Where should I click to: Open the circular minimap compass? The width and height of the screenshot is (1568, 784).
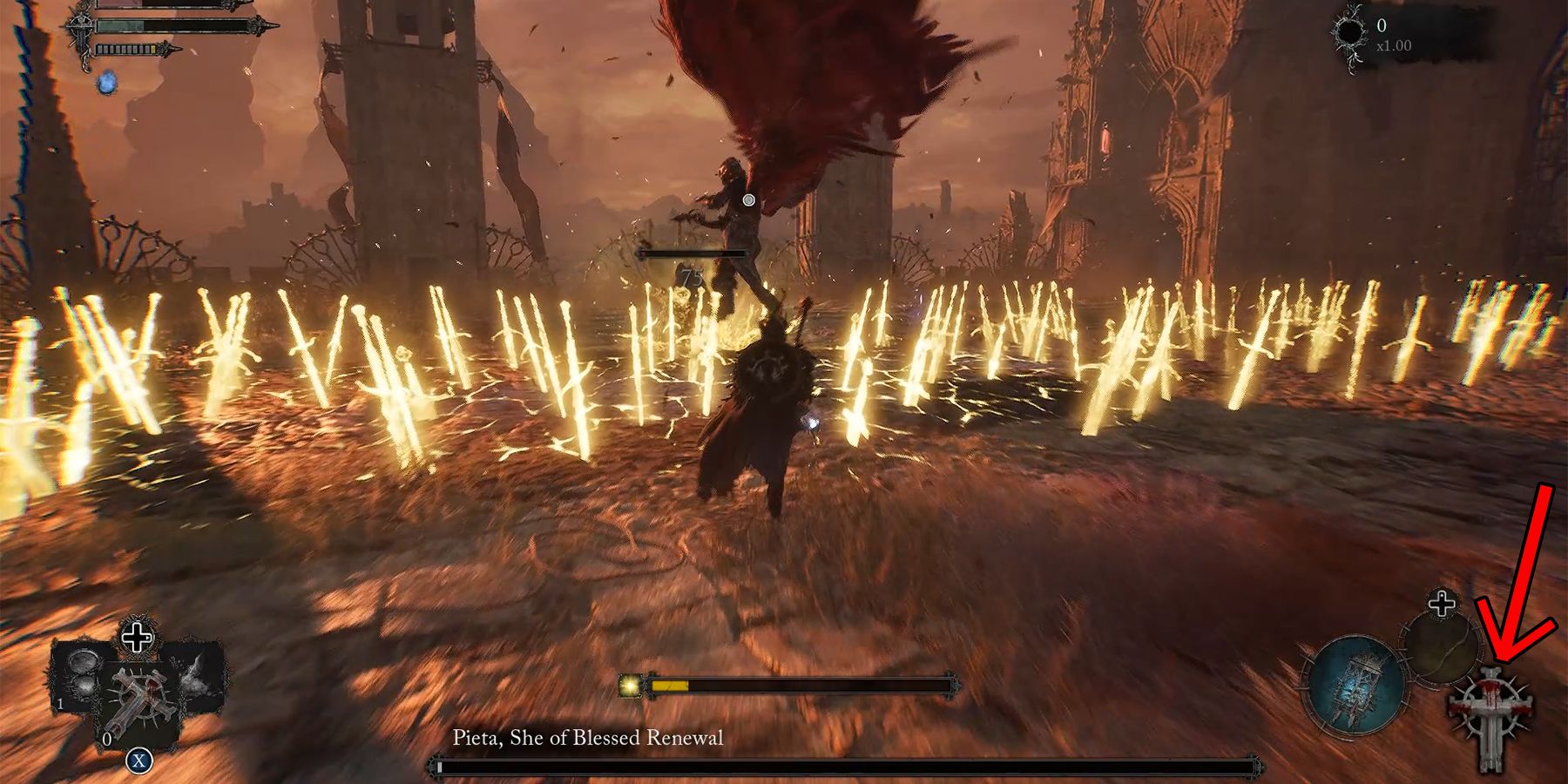(1443, 651)
